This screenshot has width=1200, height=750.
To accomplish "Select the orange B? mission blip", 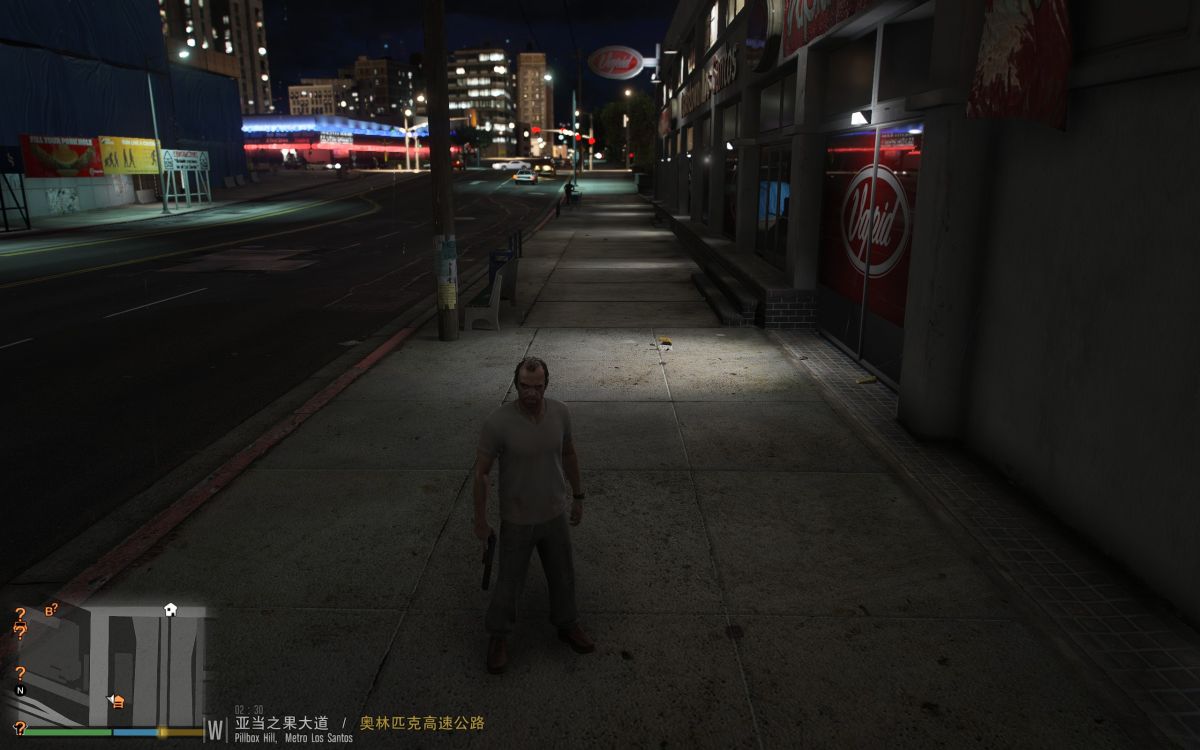I will (51, 609).
